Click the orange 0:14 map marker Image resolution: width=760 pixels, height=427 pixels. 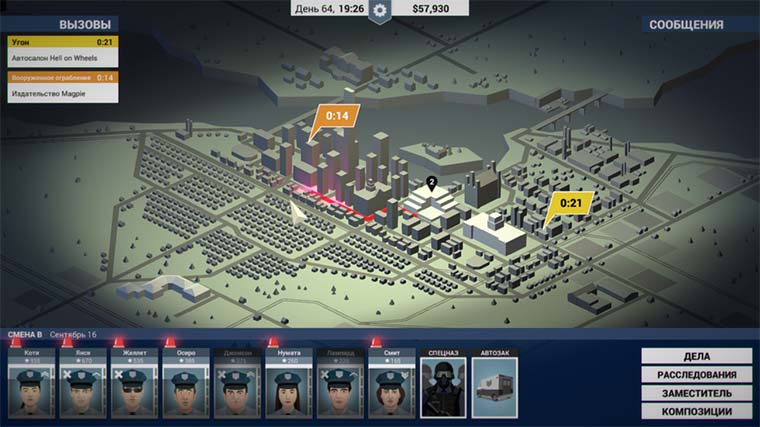[x=336, y=117]
